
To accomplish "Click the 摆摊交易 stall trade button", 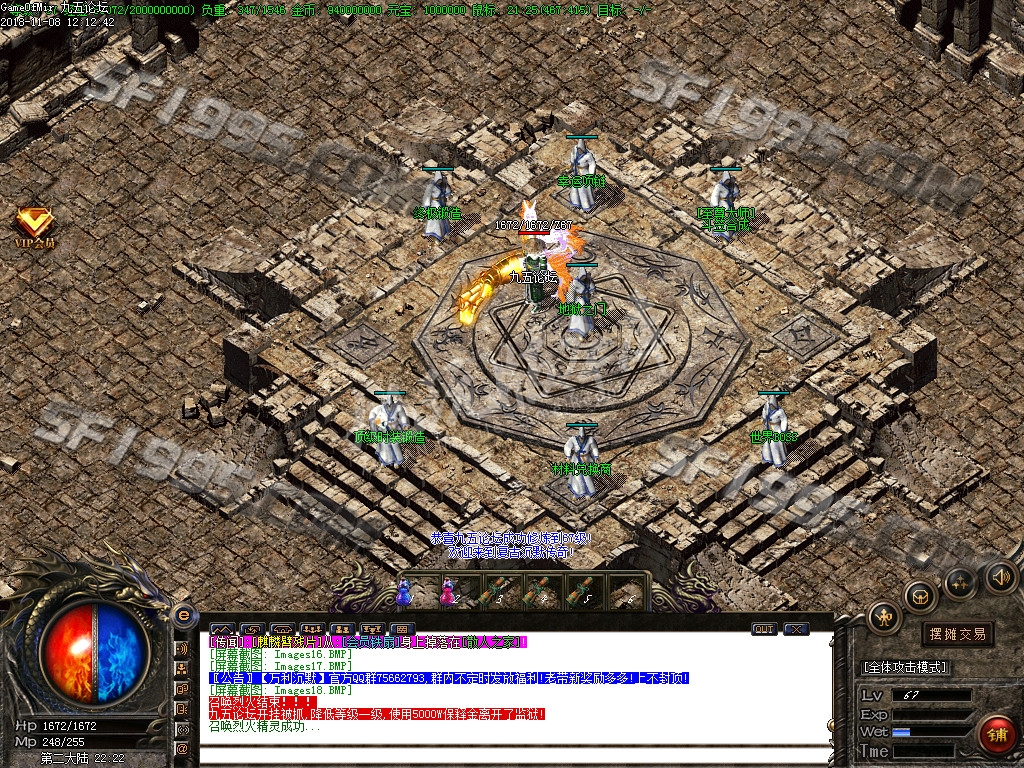I will (957, 634).
